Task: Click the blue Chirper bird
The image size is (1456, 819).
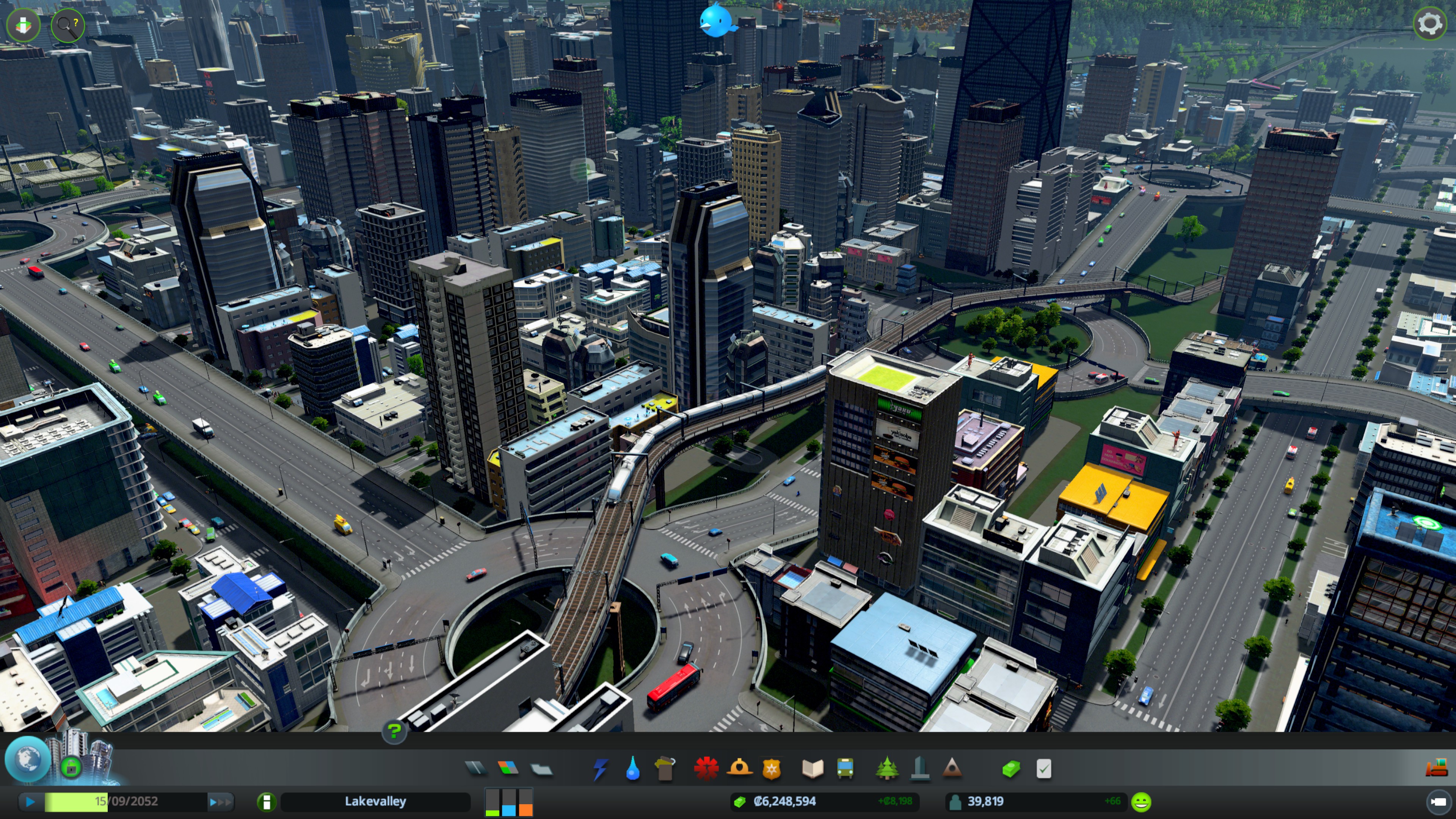Action: pos(717,21)
